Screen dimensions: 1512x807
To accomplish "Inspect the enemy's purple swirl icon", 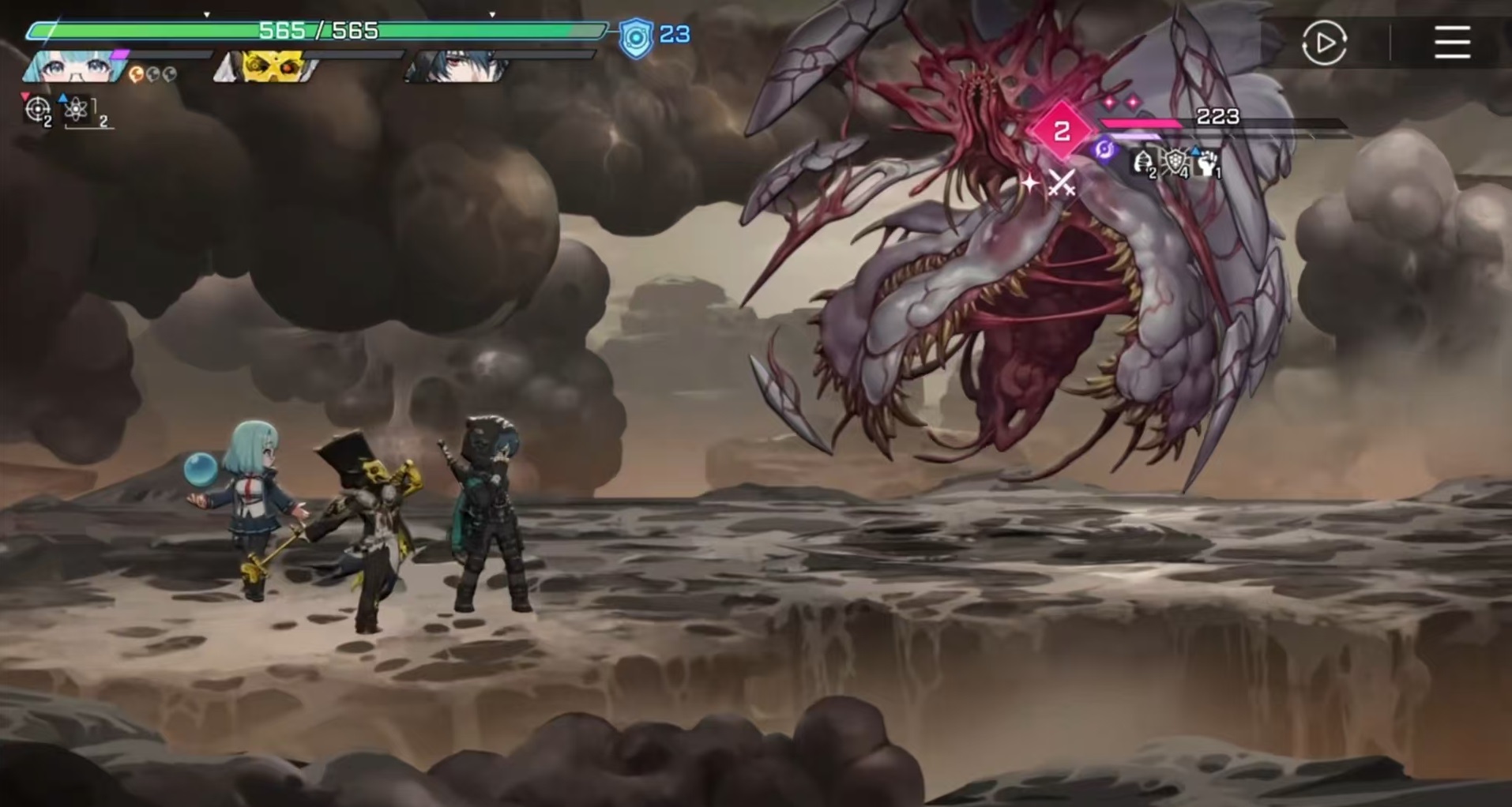I will [x=1104, y=148].
